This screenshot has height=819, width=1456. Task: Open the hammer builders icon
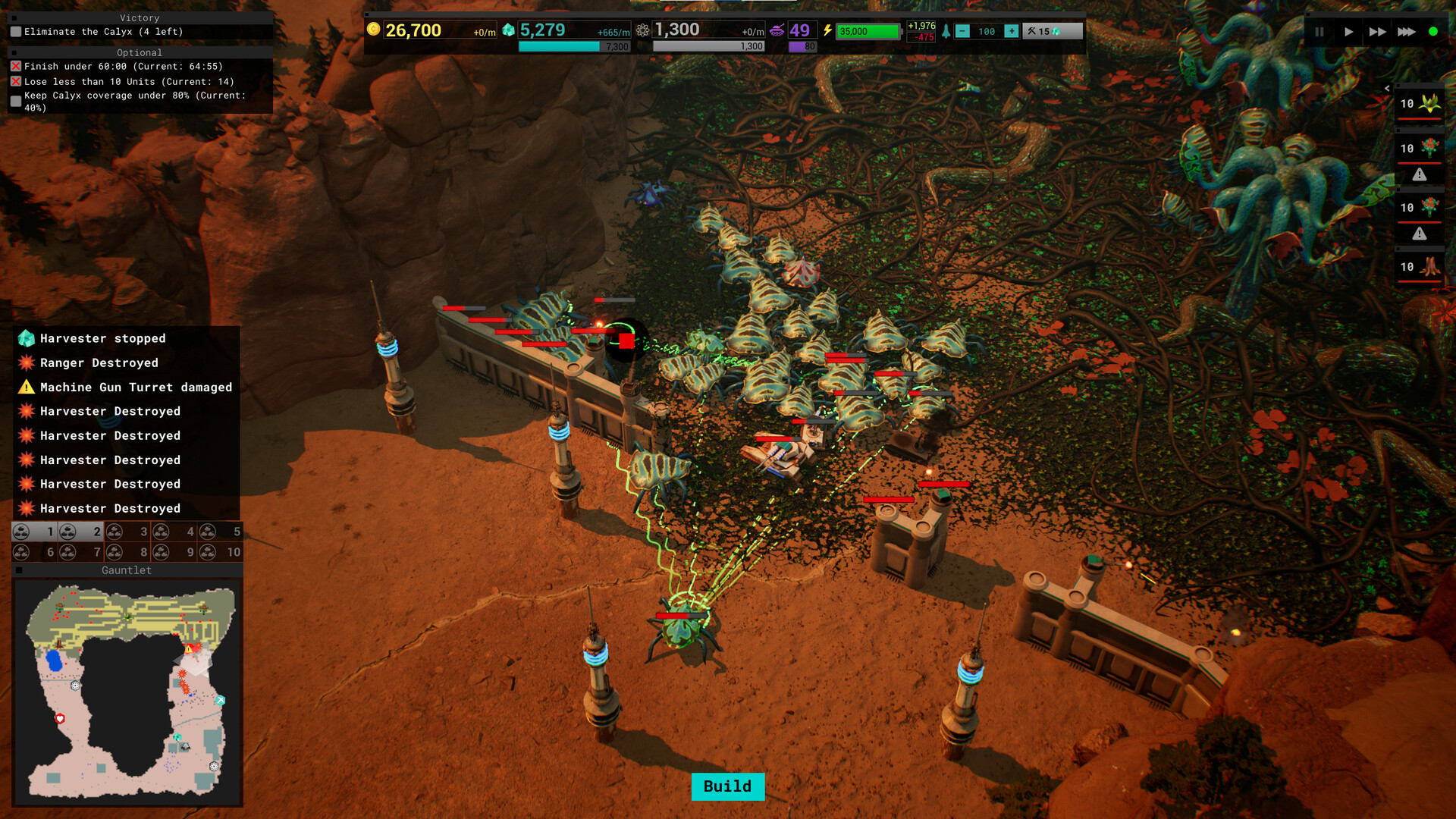coord(1031,32)
